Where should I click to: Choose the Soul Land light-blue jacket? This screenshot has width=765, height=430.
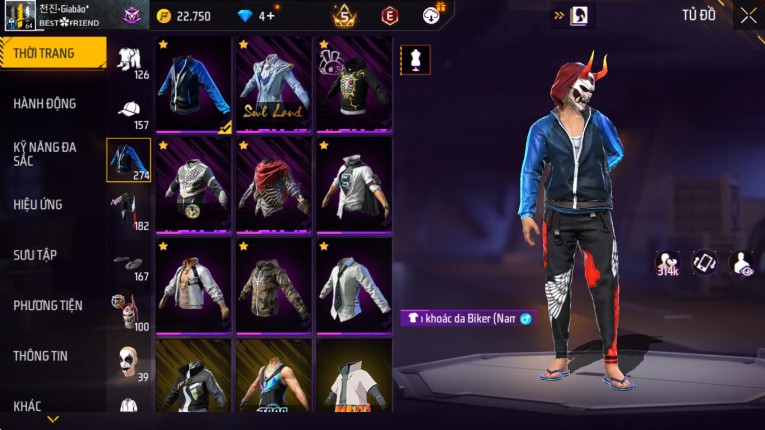273,85
